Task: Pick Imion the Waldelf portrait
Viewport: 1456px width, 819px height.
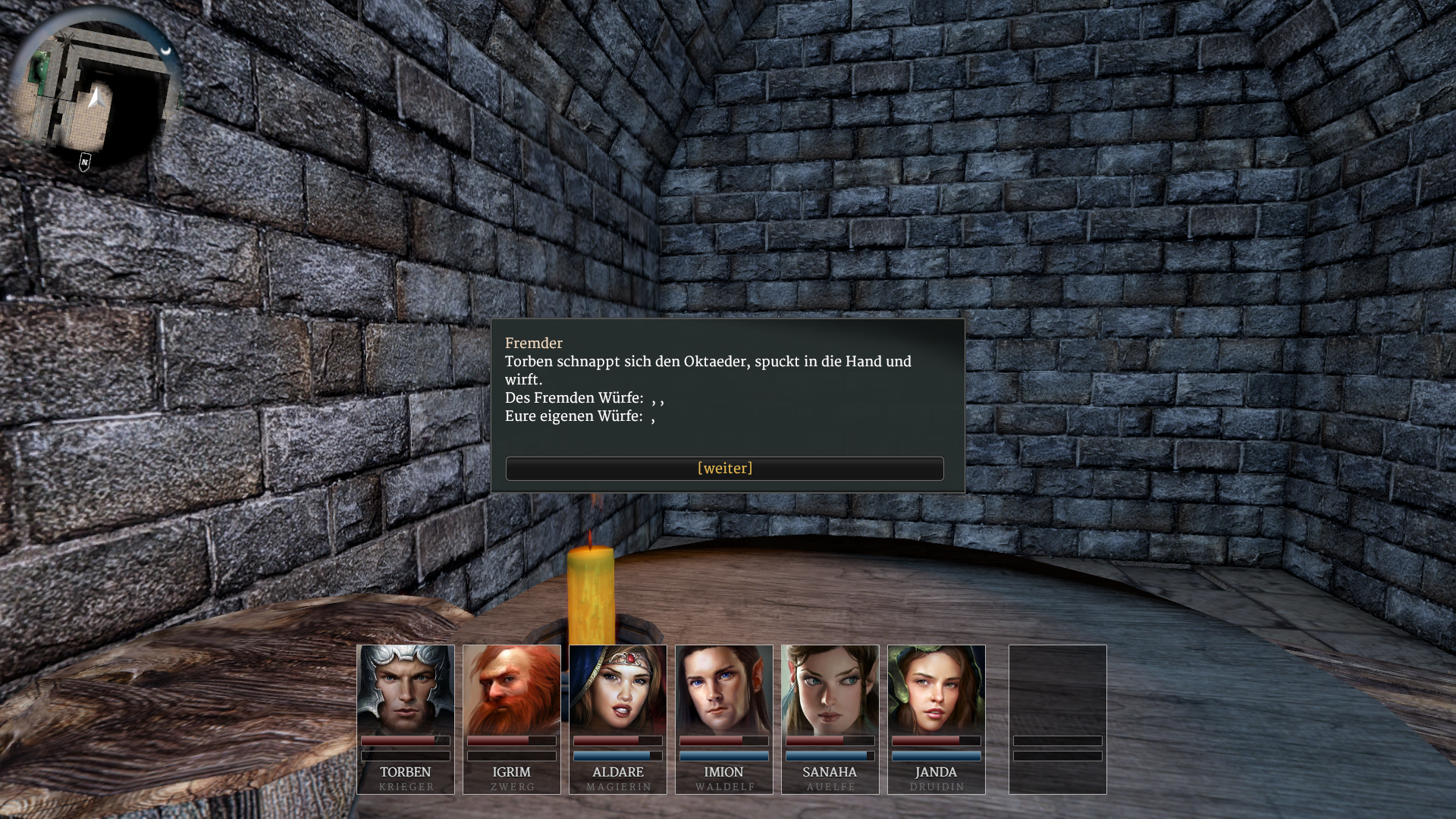Action: click(724, 690)
